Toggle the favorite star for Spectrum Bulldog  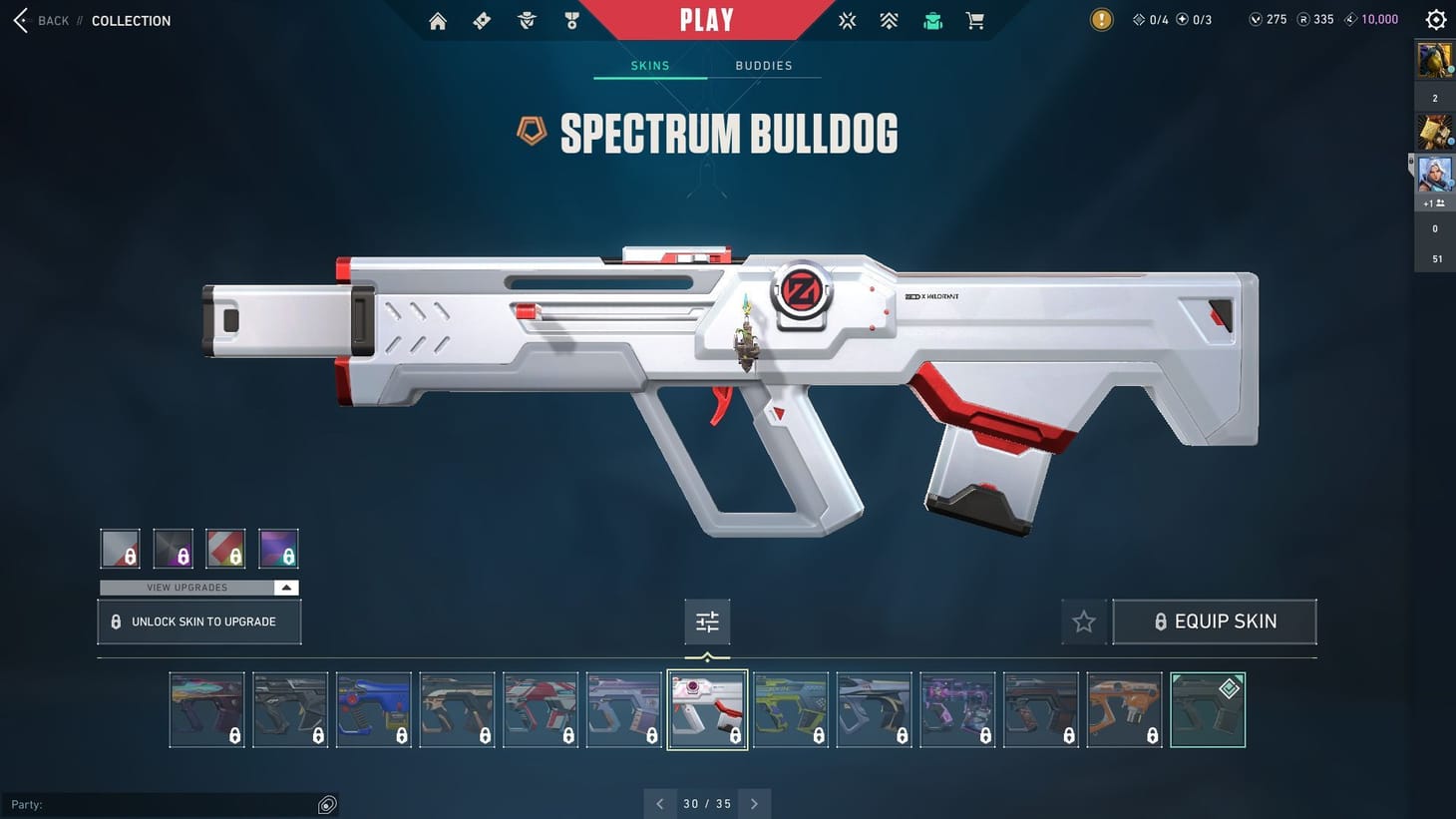coord(1083,620)
